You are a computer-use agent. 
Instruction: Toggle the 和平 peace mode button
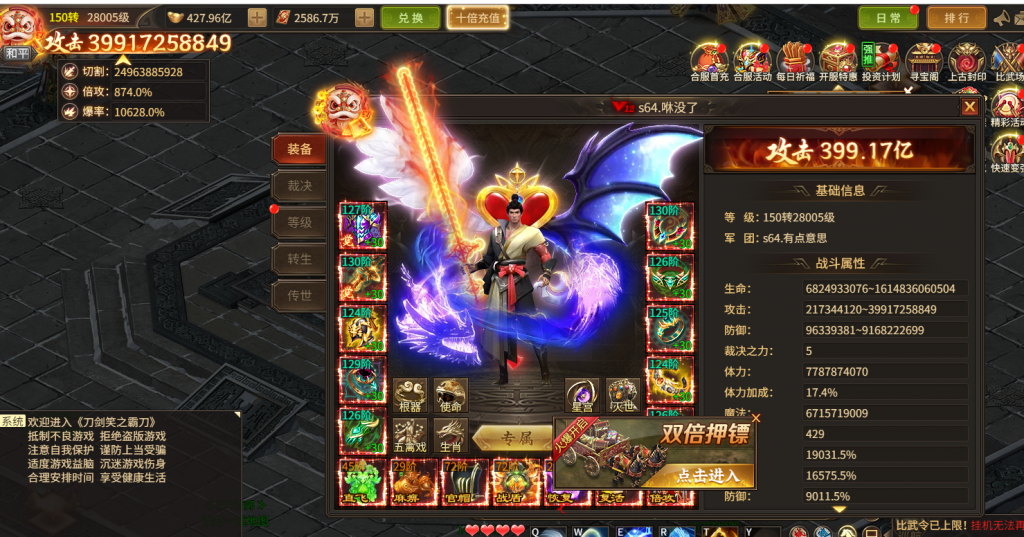click(17, 52)
